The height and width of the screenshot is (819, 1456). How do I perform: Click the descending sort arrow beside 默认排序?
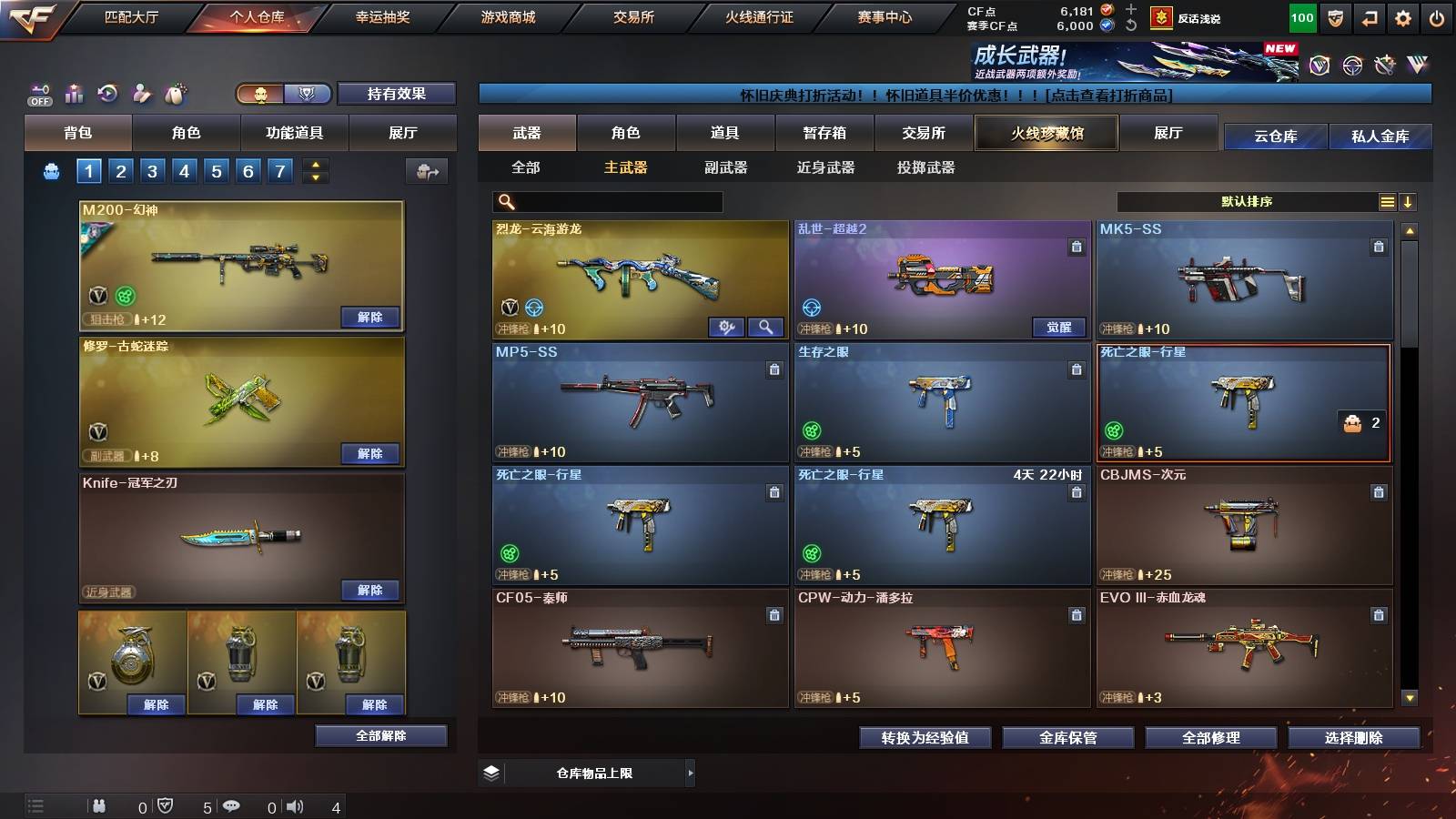tap(1409, 201)
